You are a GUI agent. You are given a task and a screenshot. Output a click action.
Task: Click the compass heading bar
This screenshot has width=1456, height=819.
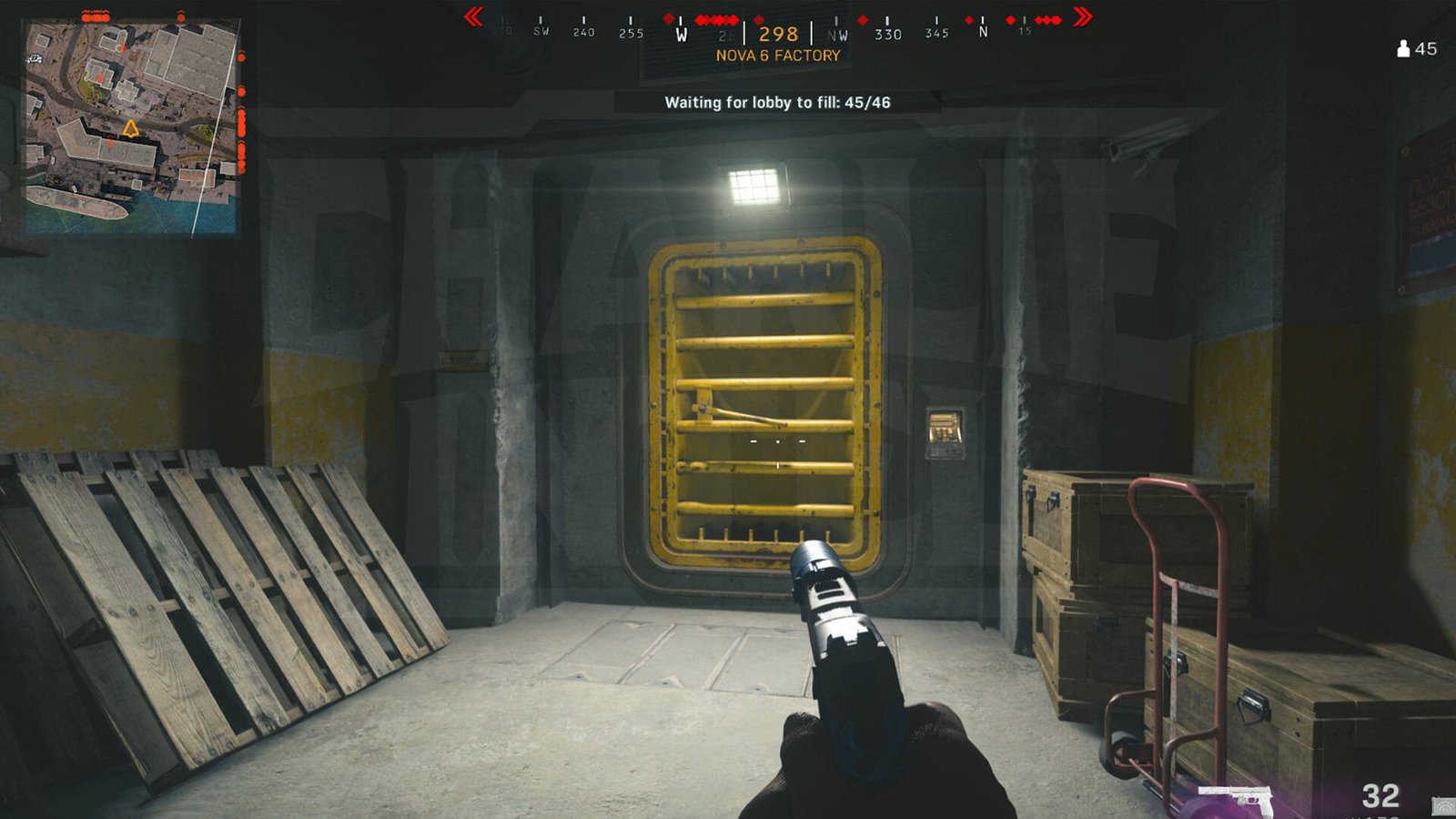[x=778, y=33]
